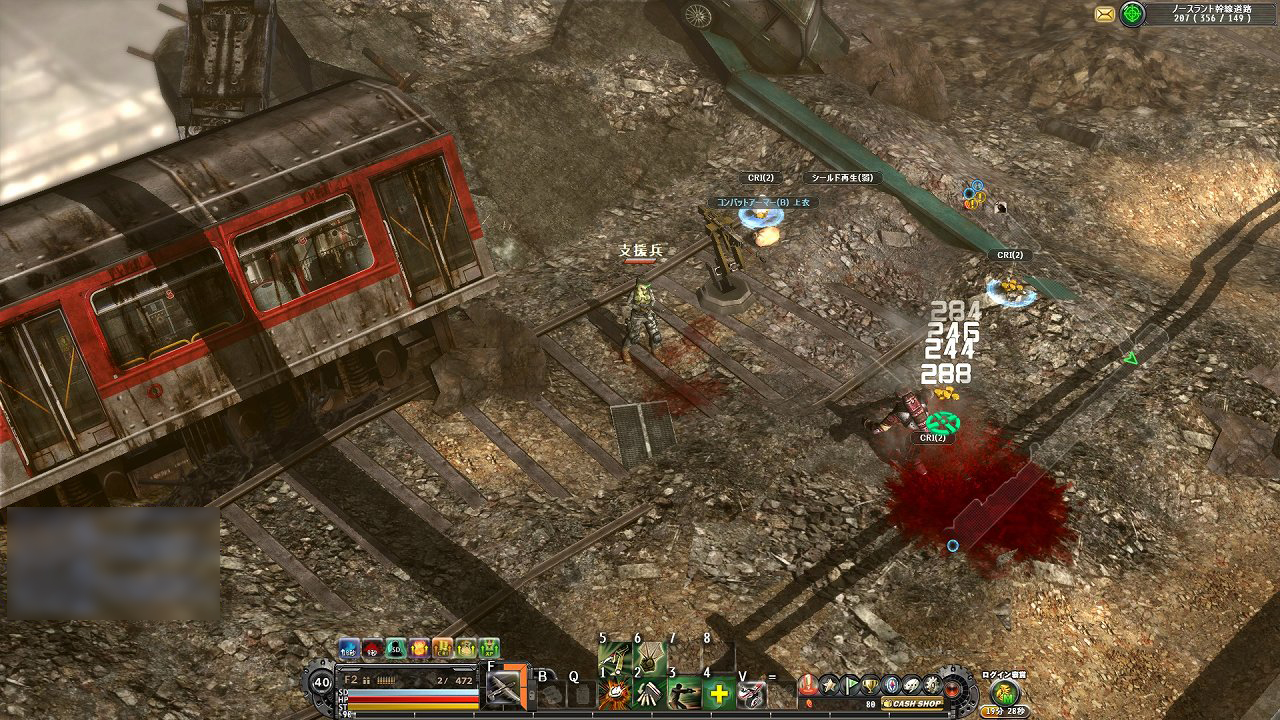Image resolution: width=1280 pixels, height=720 pixels.
Task: Select the melee kick skill in slot 3
Action: tap(686, 692)
